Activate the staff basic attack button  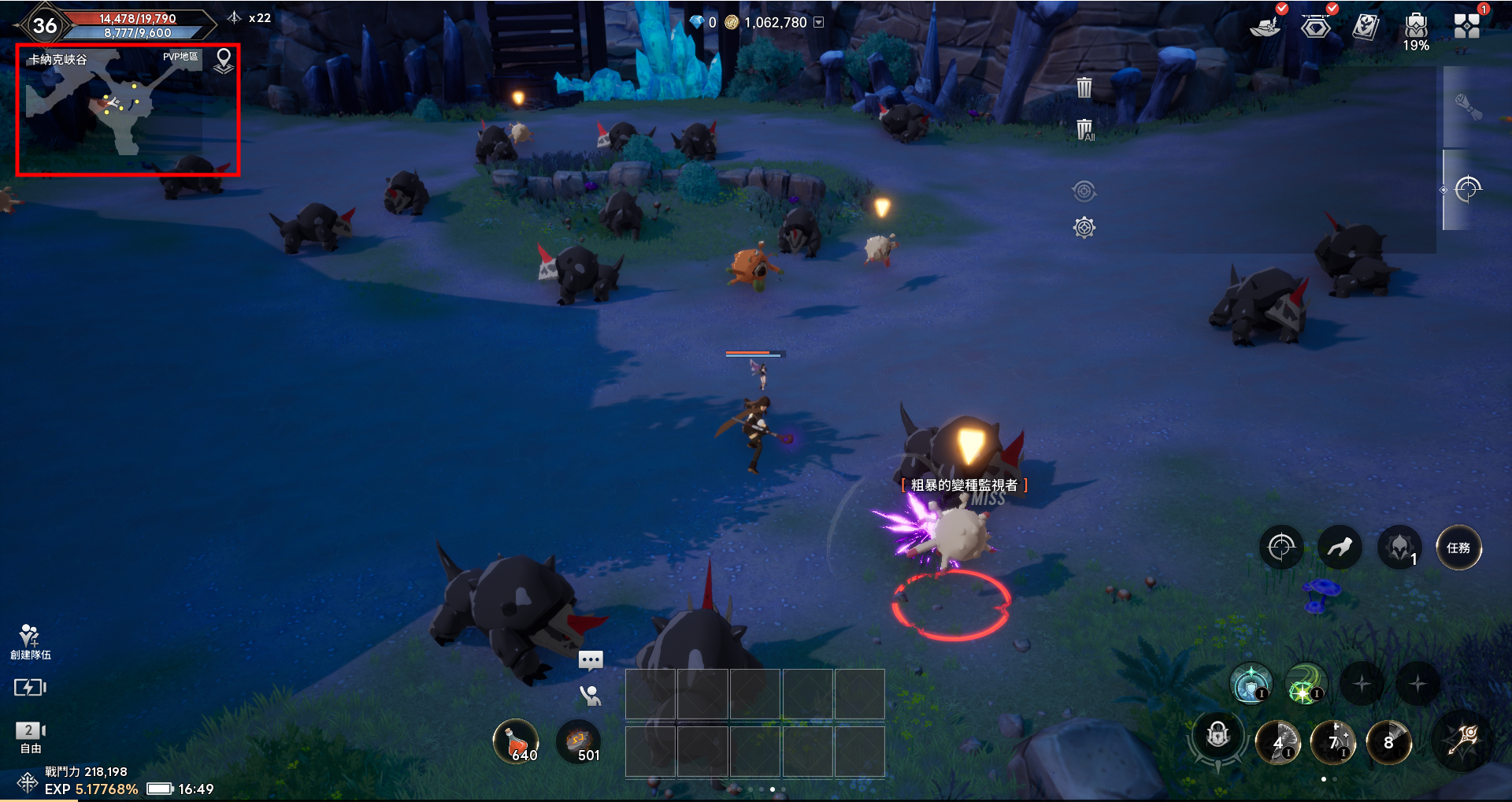(1464, 741)
